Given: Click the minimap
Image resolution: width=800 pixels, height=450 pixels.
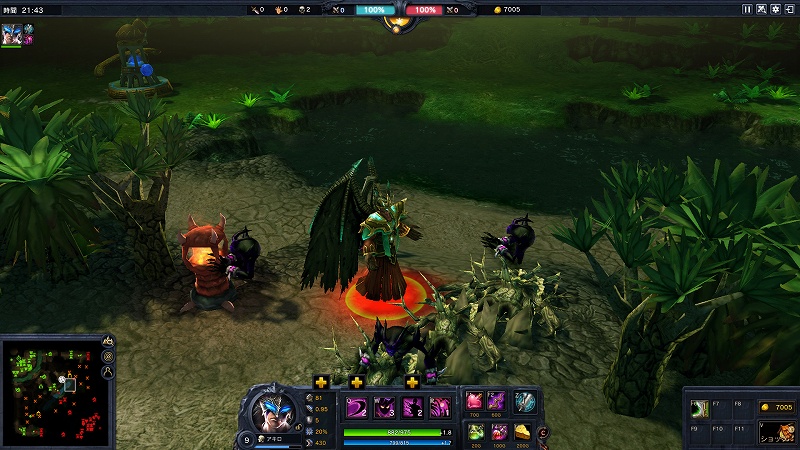Looking at the screenshot, I should click(51, 391).
